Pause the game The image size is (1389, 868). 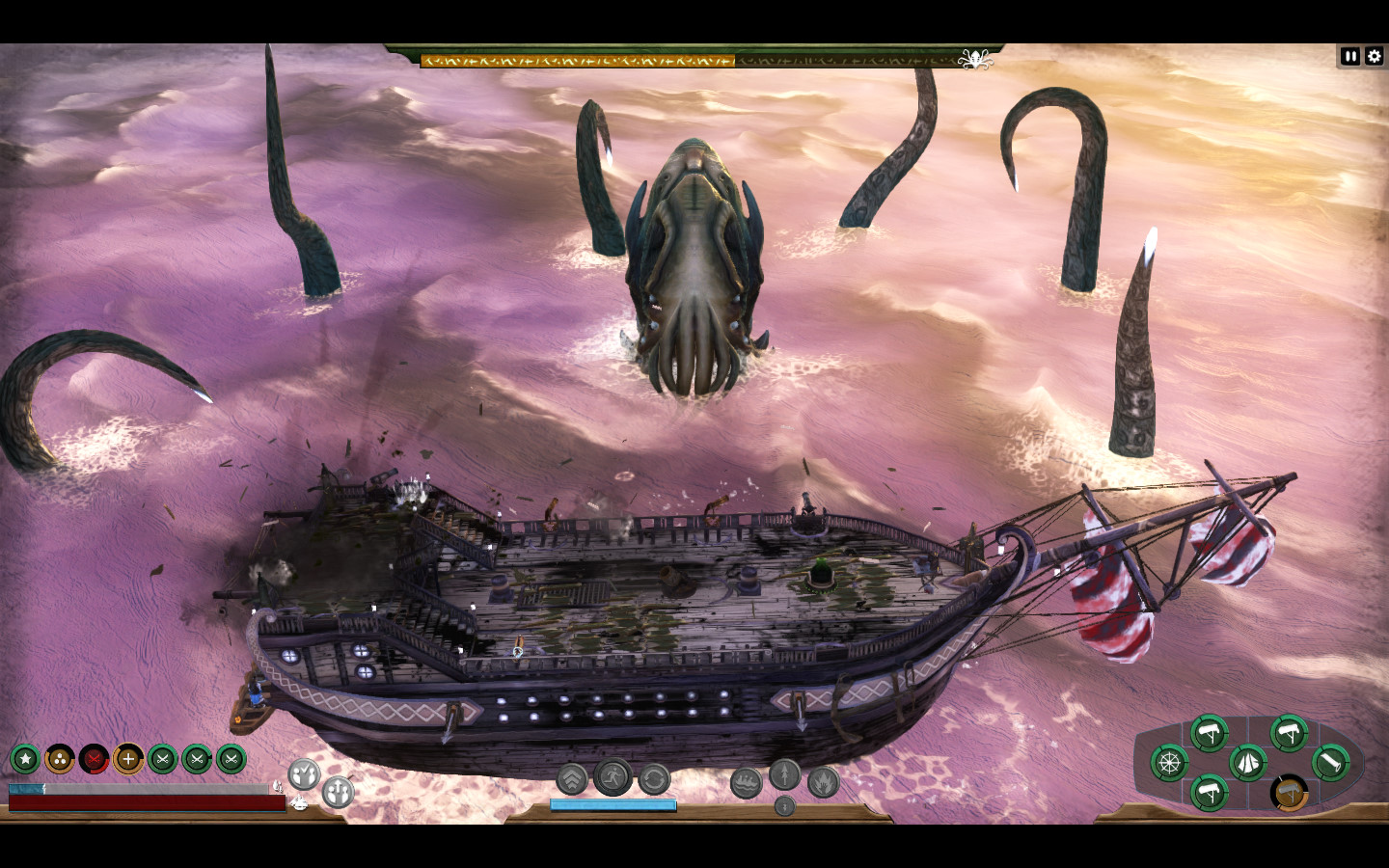(1349, 57)
